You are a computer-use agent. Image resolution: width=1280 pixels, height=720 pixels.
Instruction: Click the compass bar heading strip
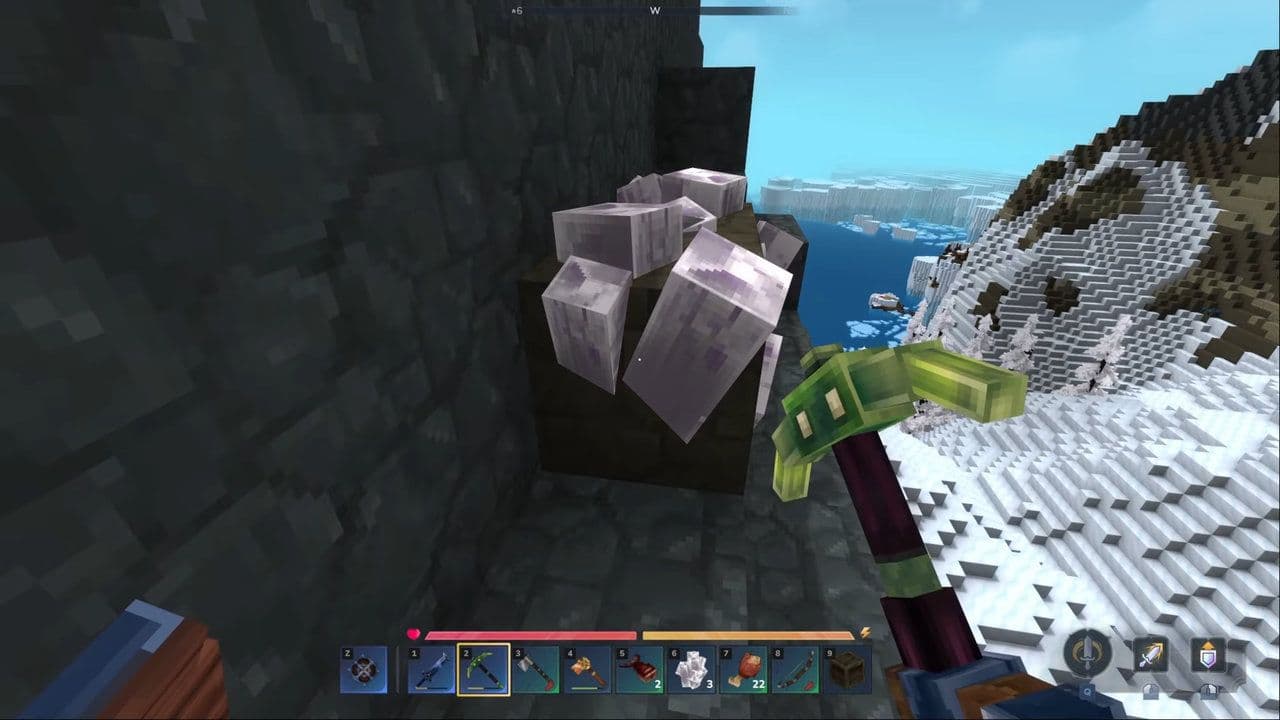click(x=655, y=10)
